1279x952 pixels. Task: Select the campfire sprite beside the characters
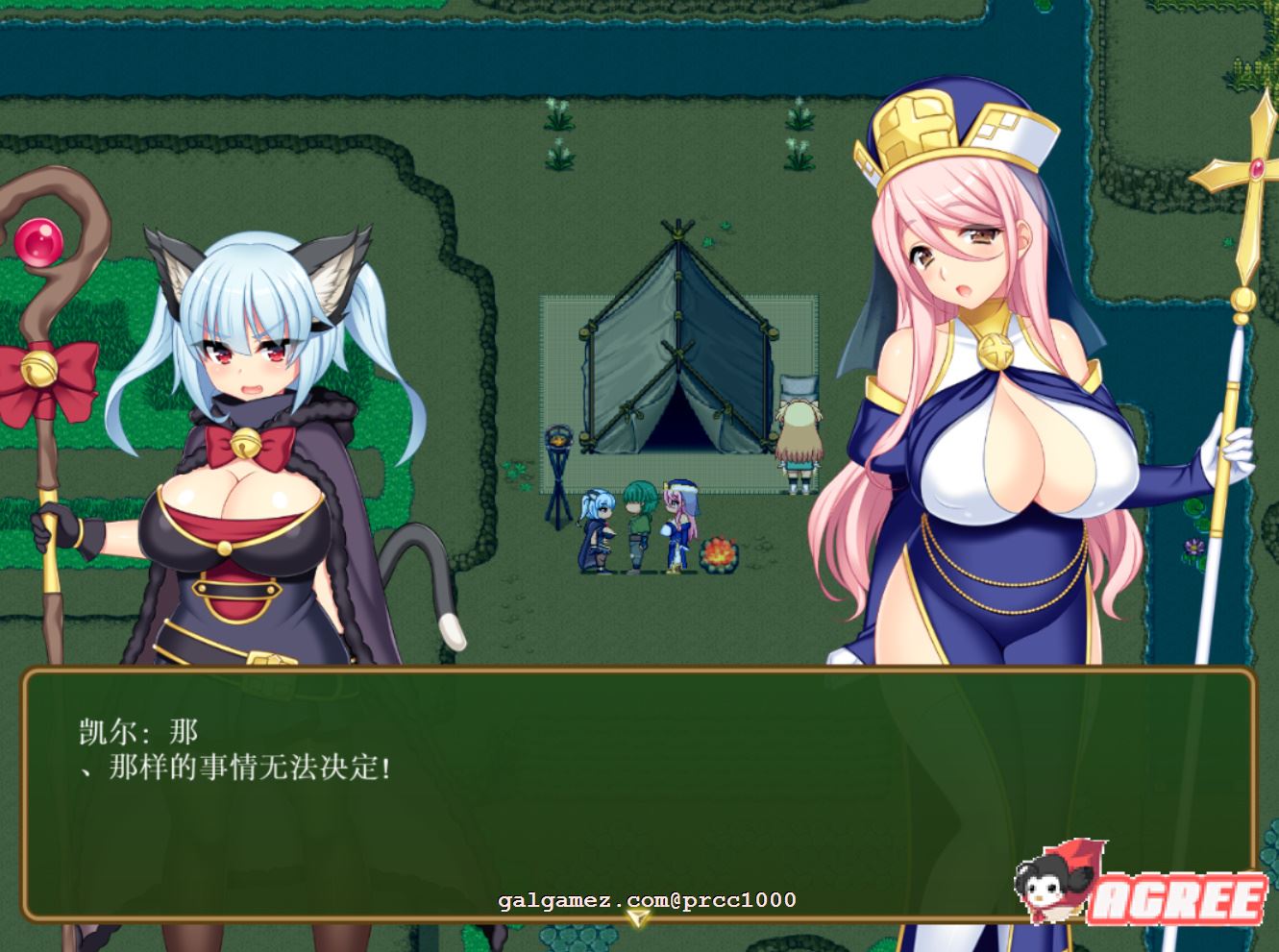pyautogui.click(x=720, y=552)
